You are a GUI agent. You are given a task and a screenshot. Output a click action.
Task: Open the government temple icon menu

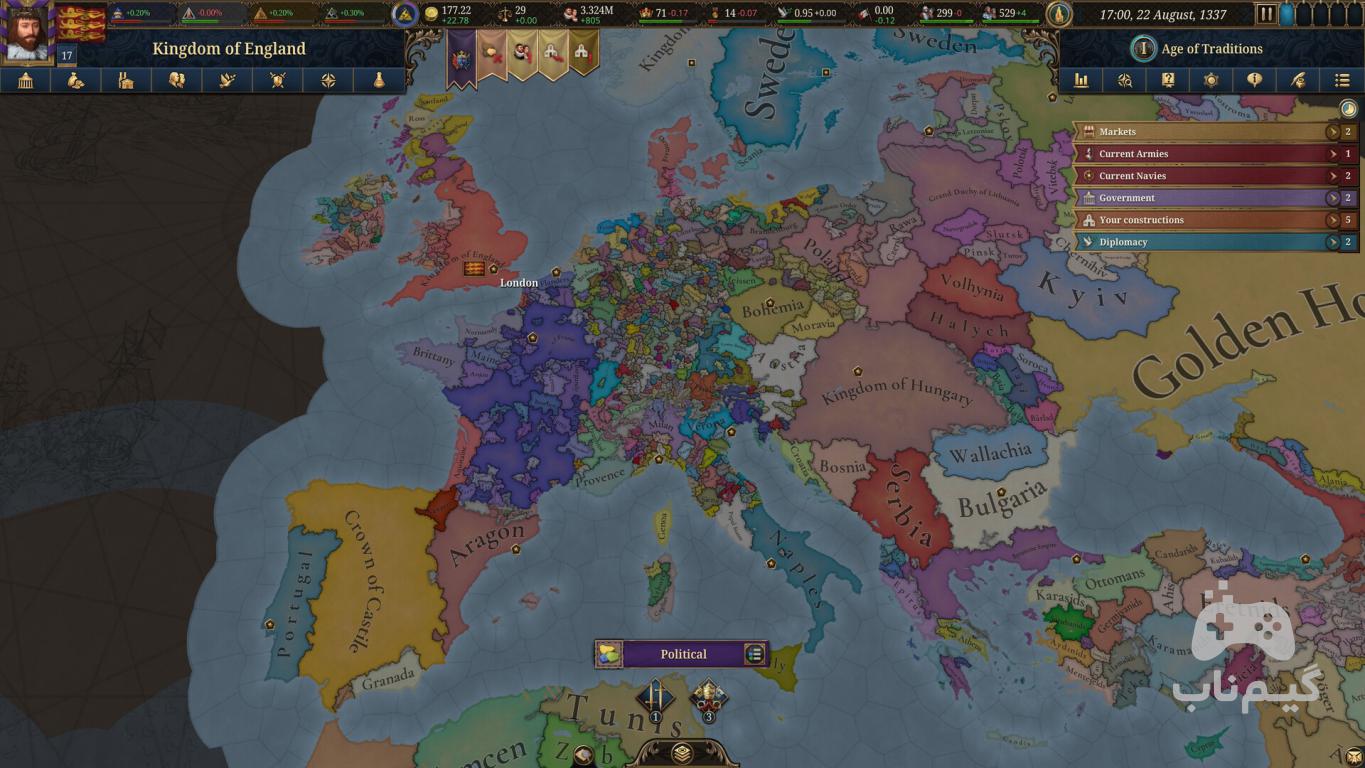click(26, 81)
